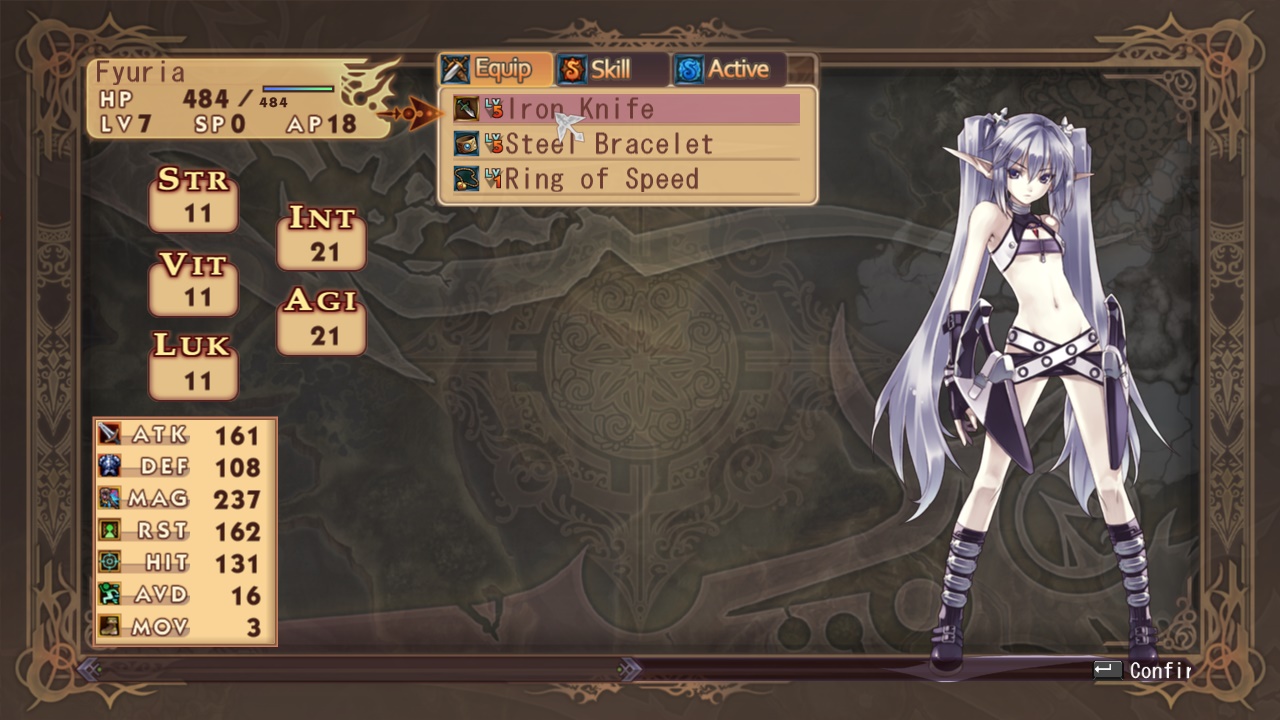Open the Active tab
This screenshot has height=720, width=1280.
pyautogui.click(x=727, y=70)
